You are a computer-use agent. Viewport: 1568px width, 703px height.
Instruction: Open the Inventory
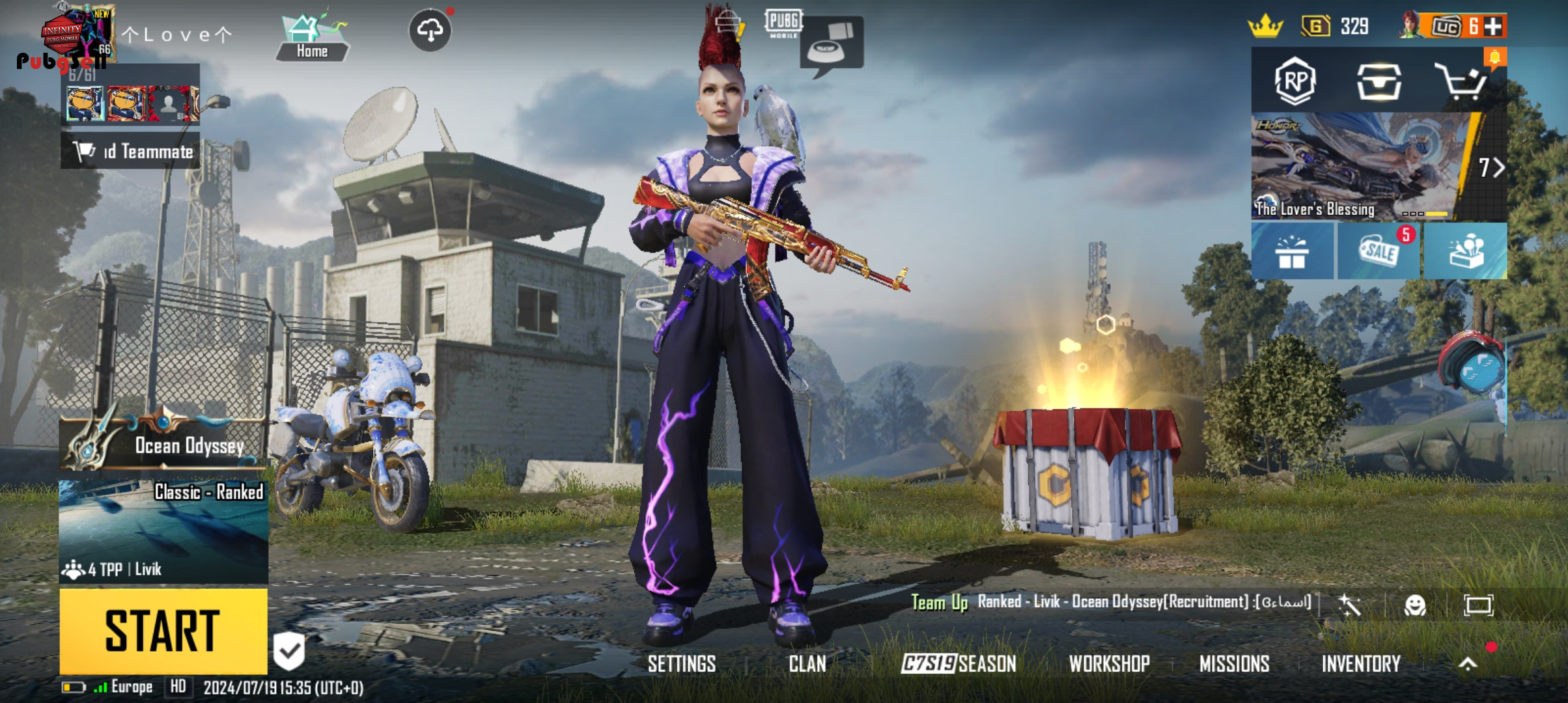coord(1361,664)
